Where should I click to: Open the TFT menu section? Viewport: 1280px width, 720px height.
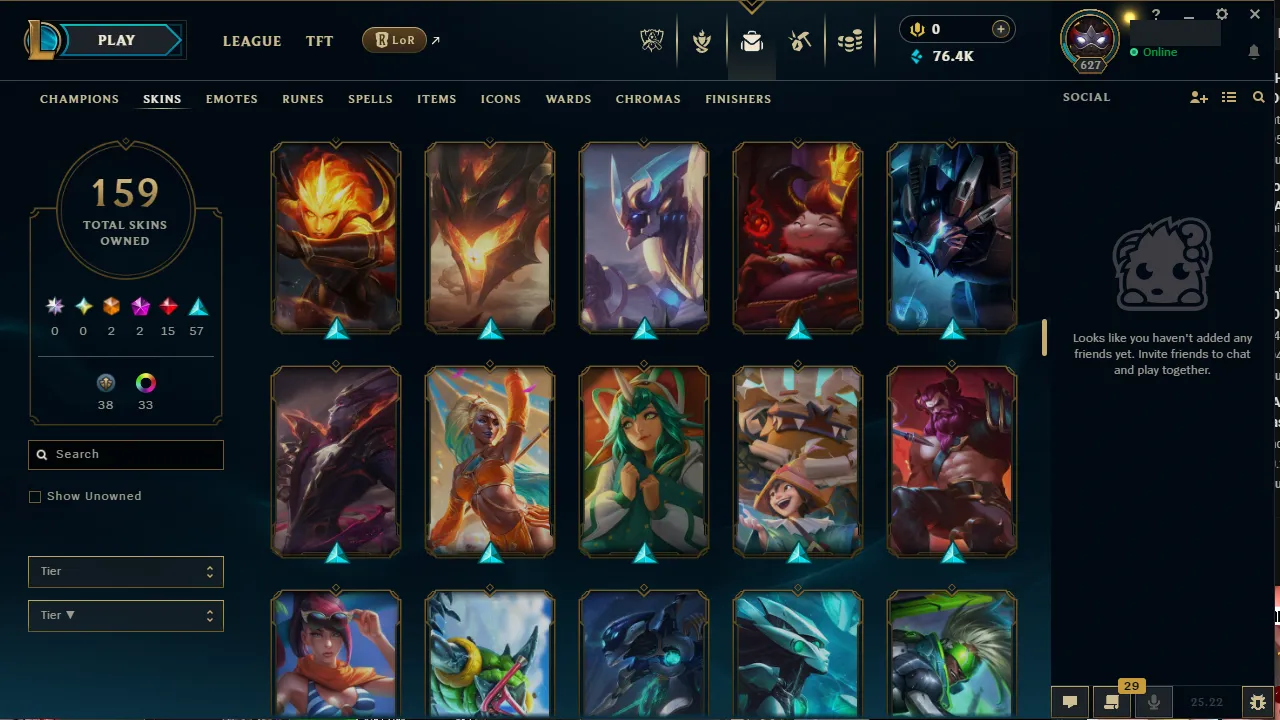[319, 41]
